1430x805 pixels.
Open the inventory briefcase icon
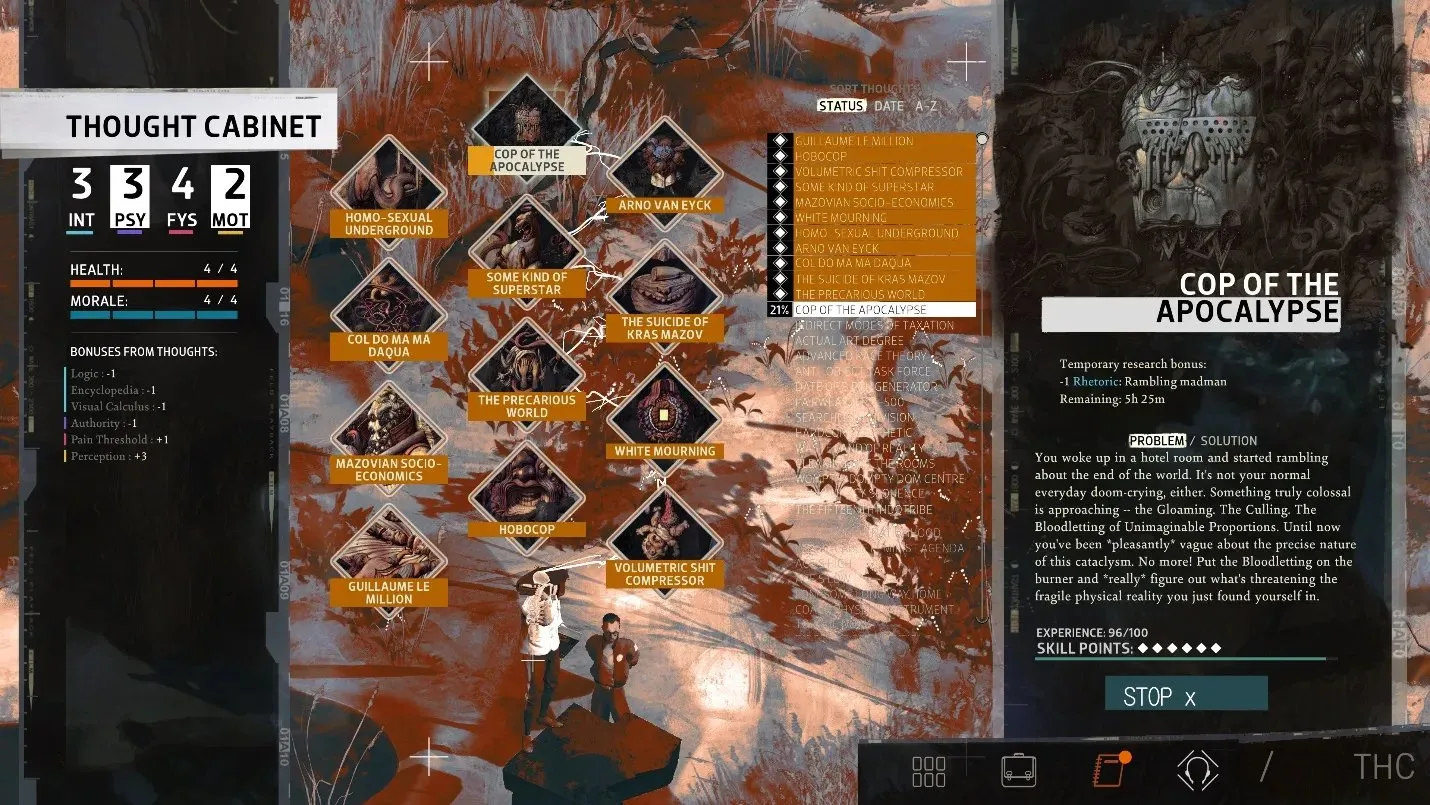pyautogui.click(x=1018, y=769)
